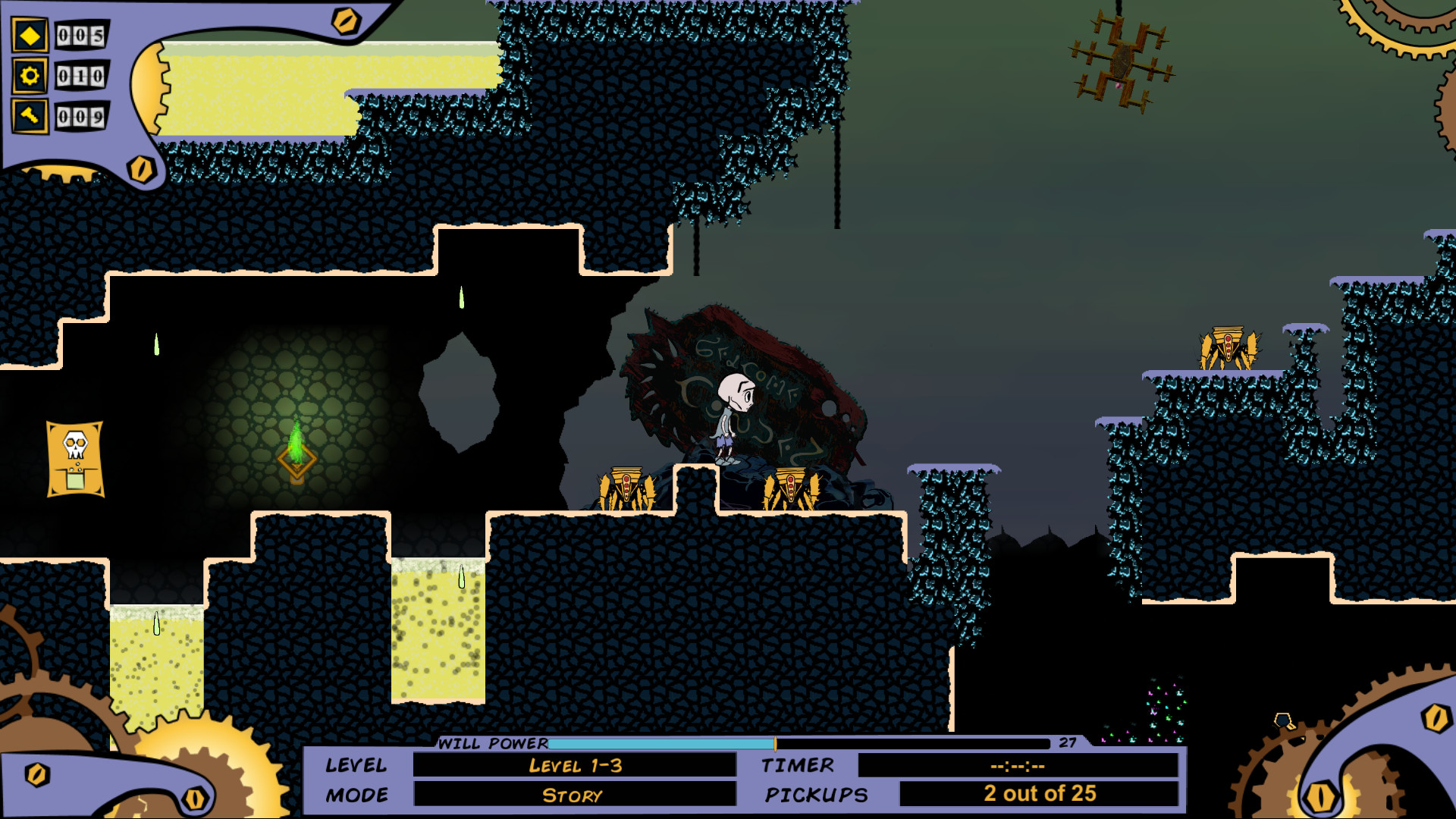Select the gear counter icon in the HUD

tap(29, 76)
